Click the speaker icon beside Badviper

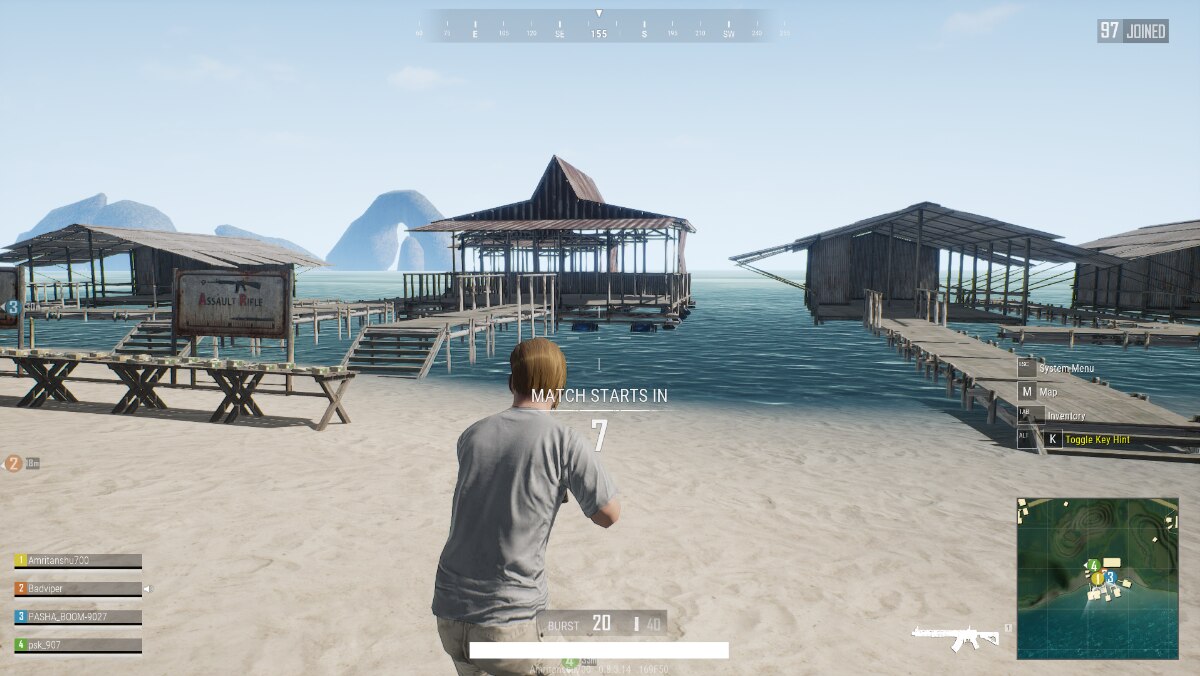148,589
